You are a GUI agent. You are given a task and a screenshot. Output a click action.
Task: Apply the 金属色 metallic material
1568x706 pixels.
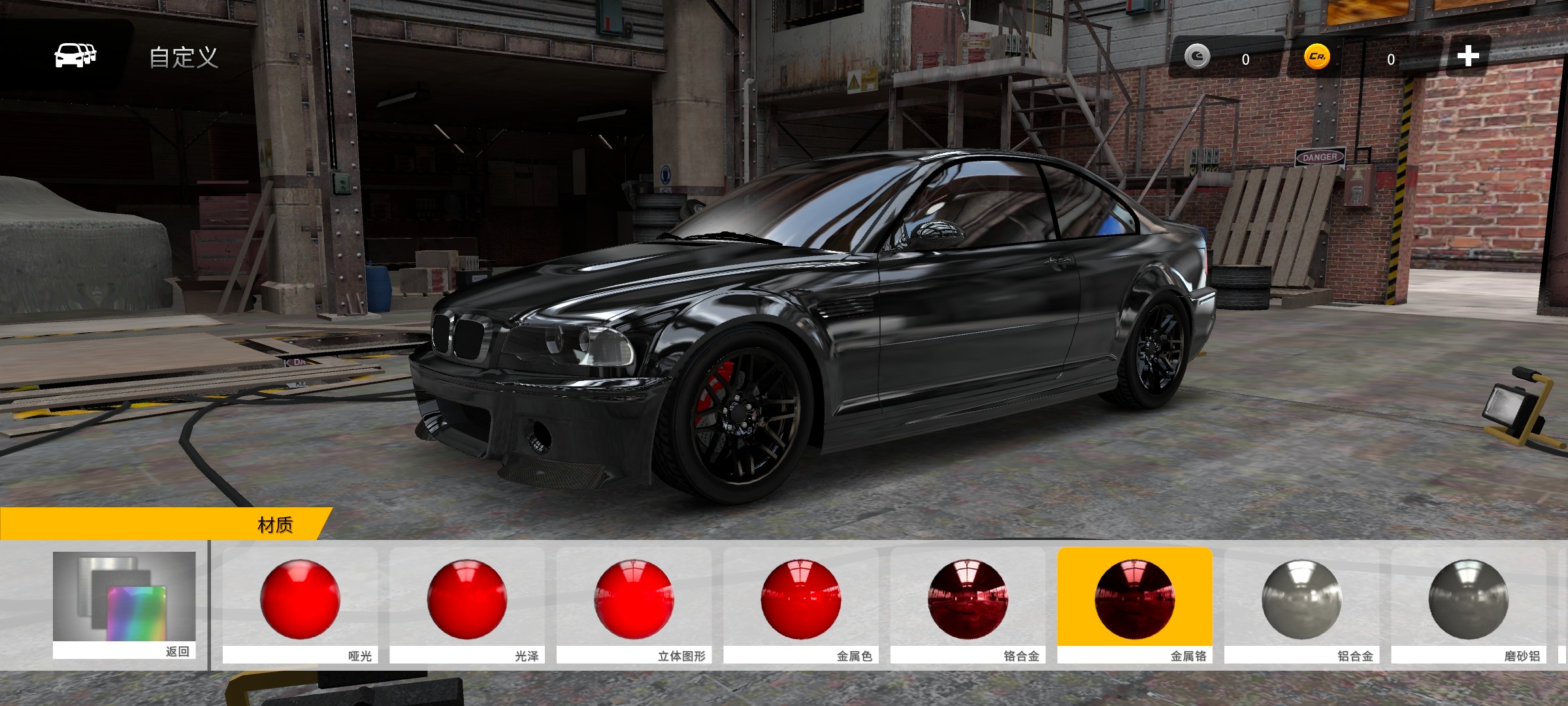coord(801,605)
